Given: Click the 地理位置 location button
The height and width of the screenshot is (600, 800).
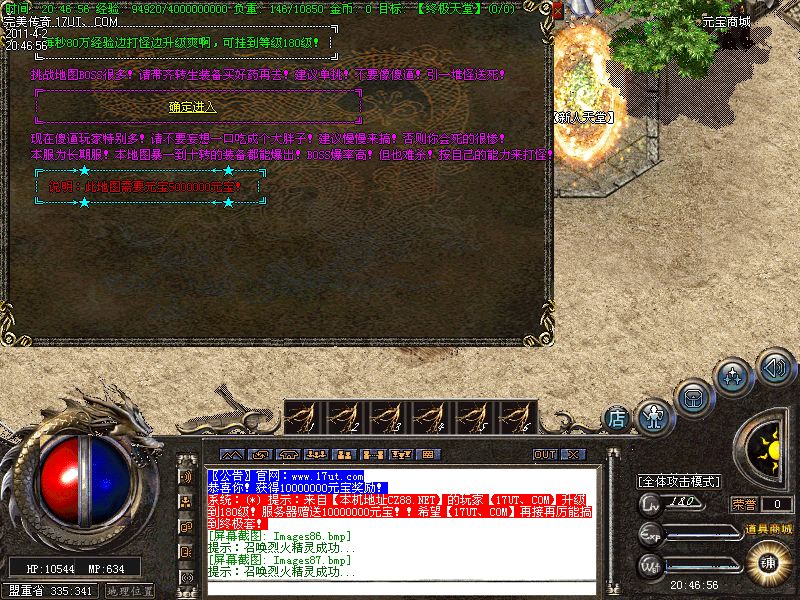Looking at the screenshot, I should [129, 591].
